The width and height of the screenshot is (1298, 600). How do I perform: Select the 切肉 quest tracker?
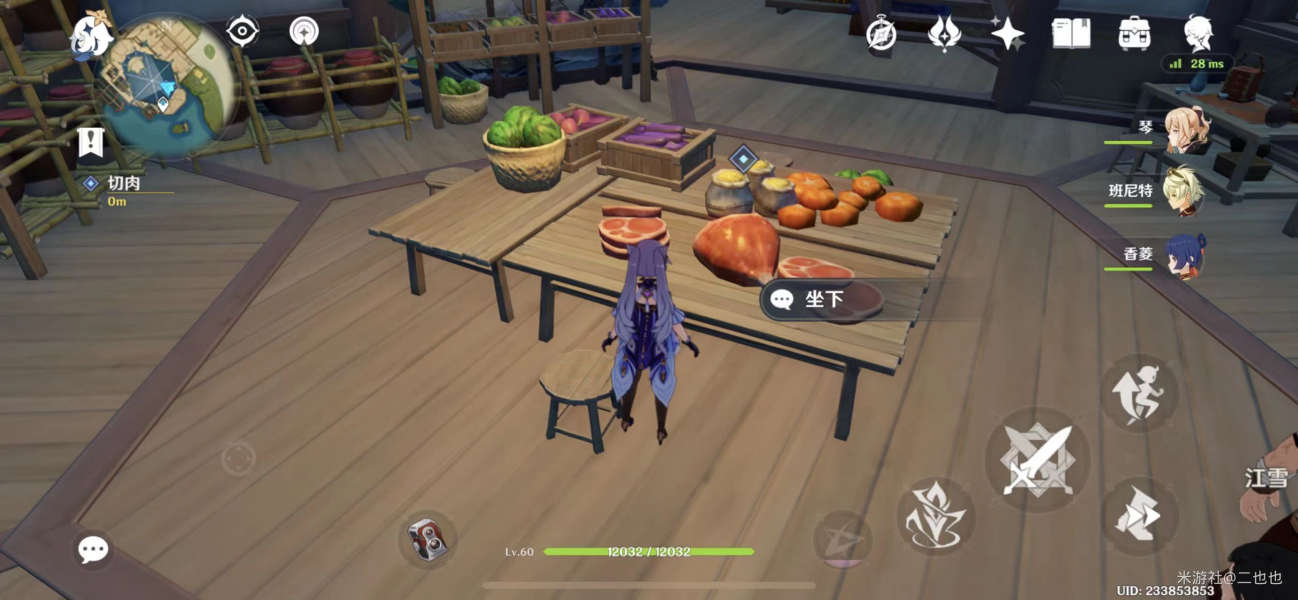pos(124,184)
